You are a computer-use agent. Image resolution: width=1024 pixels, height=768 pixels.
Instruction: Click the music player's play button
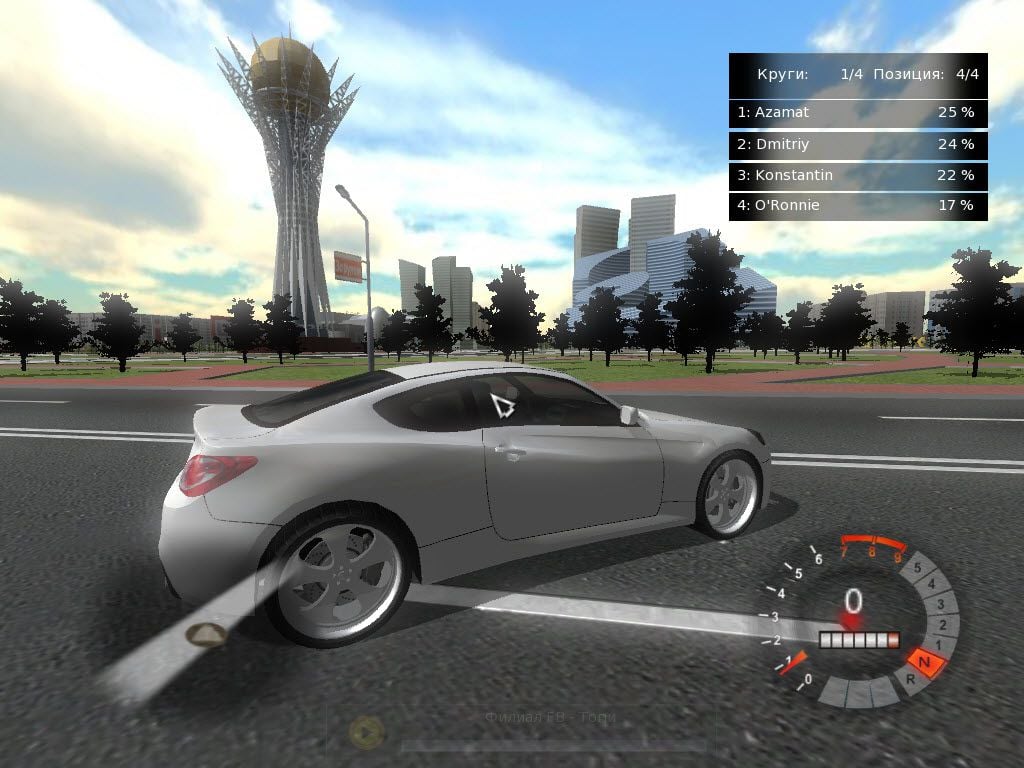pos(366,734)
